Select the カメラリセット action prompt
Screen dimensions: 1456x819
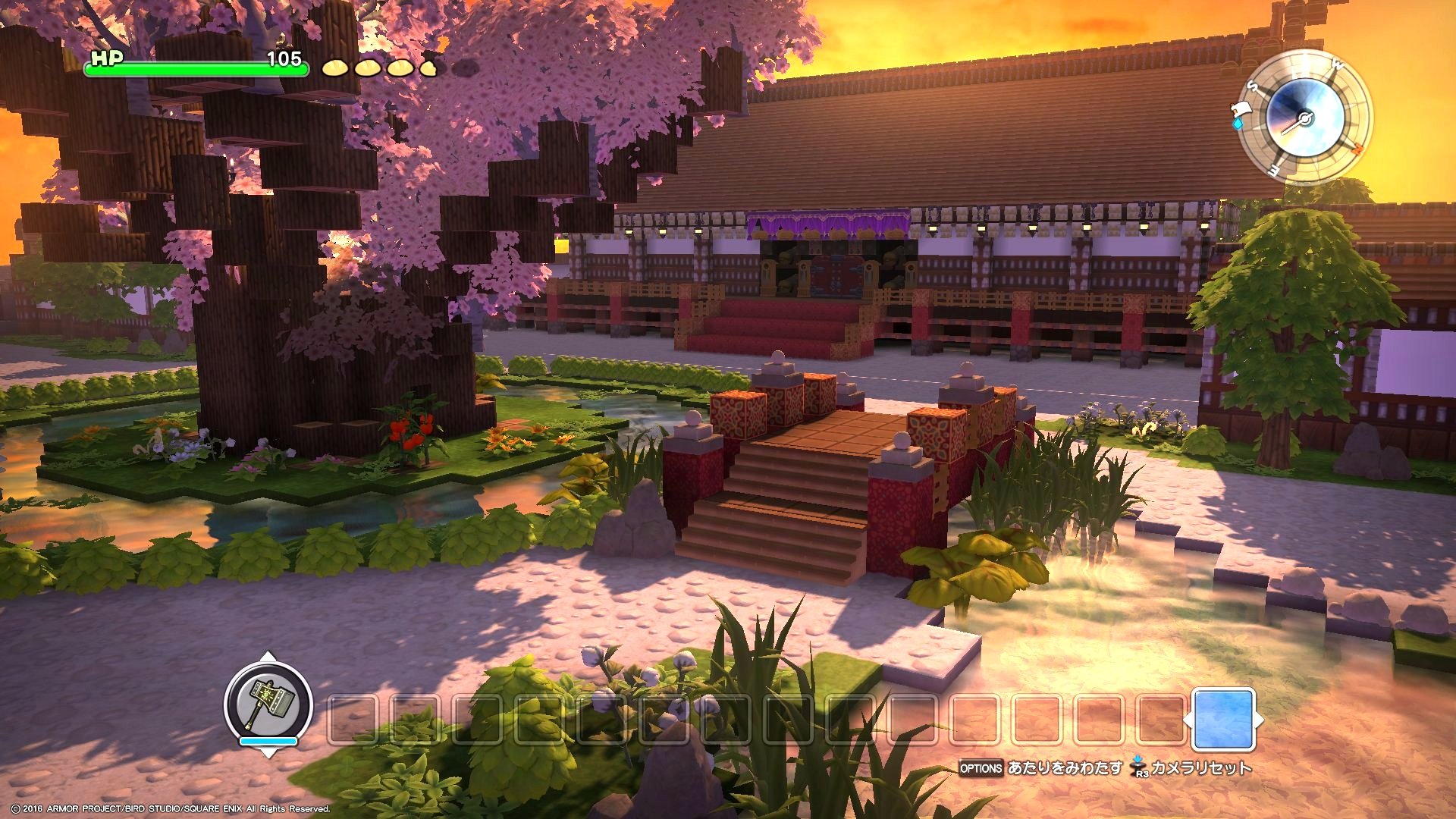(1202, 768)
